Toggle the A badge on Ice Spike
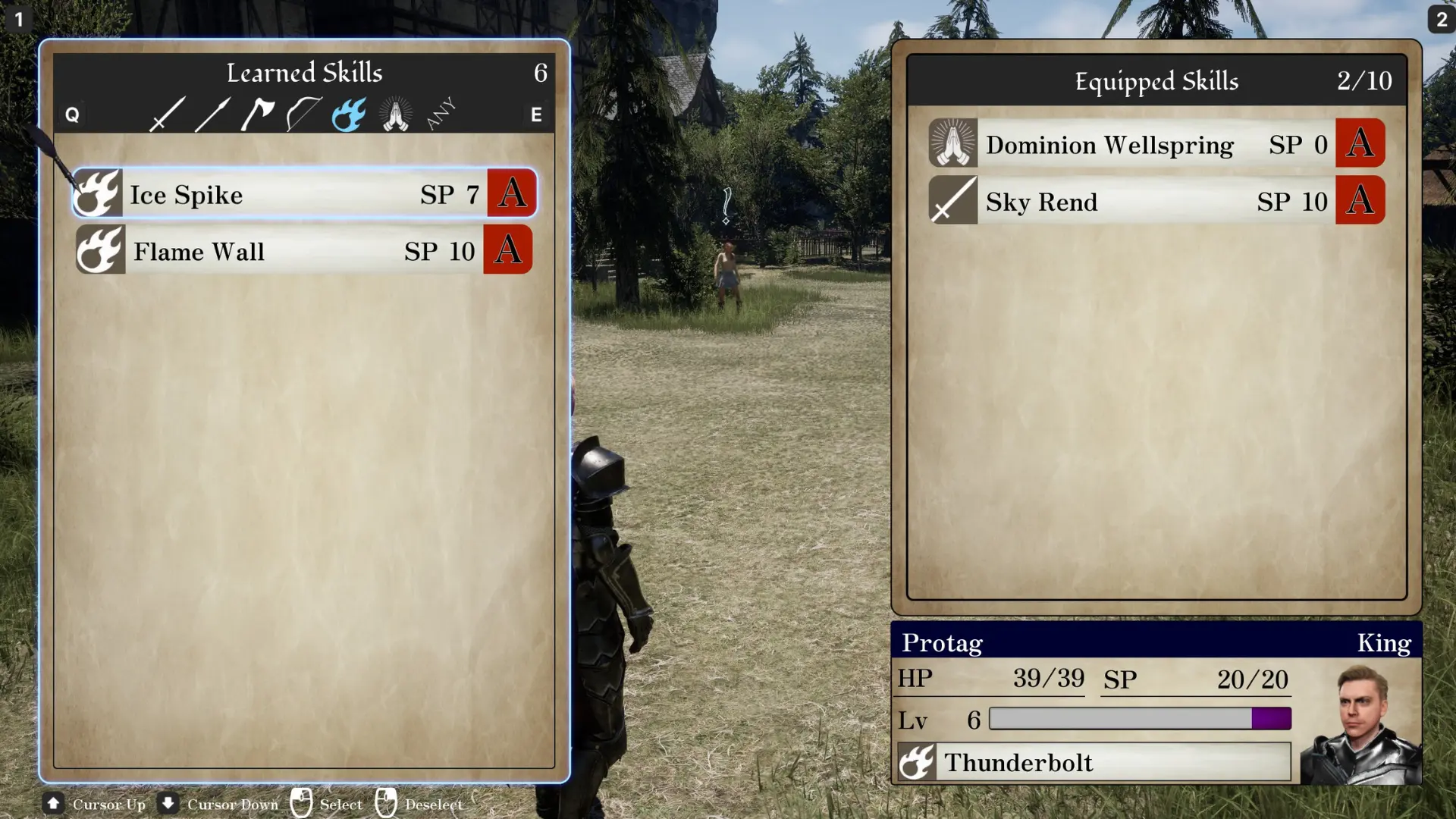 [511, 194]
